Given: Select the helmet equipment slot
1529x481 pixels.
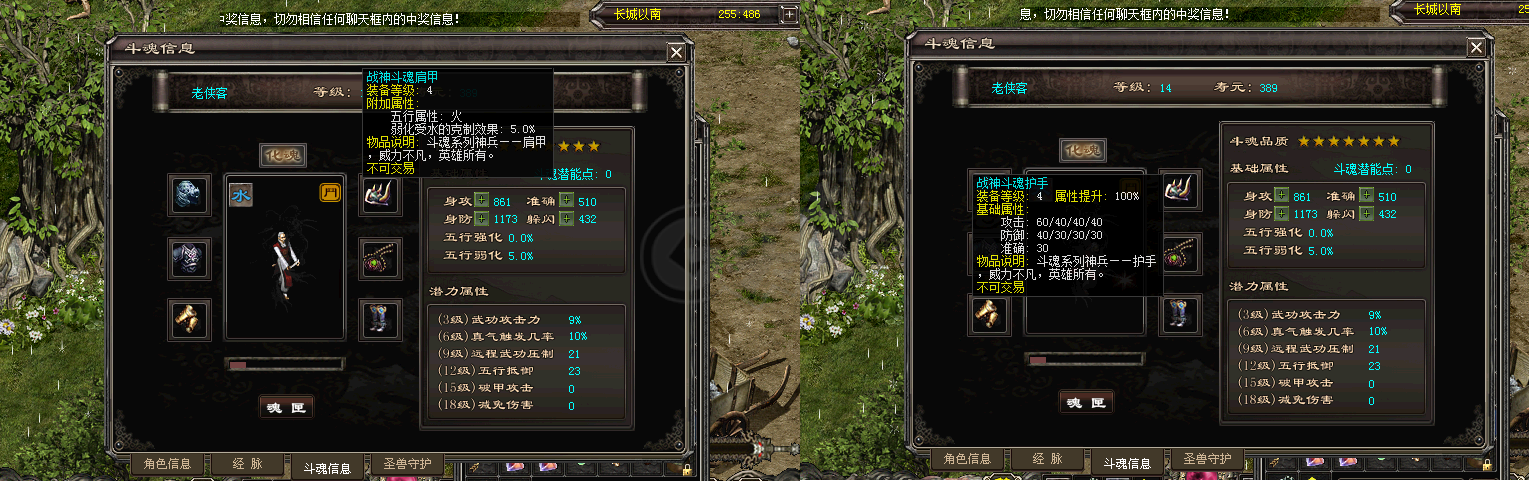Looking at the screenshot, I should pyautogui.click(x=188, y=195).
